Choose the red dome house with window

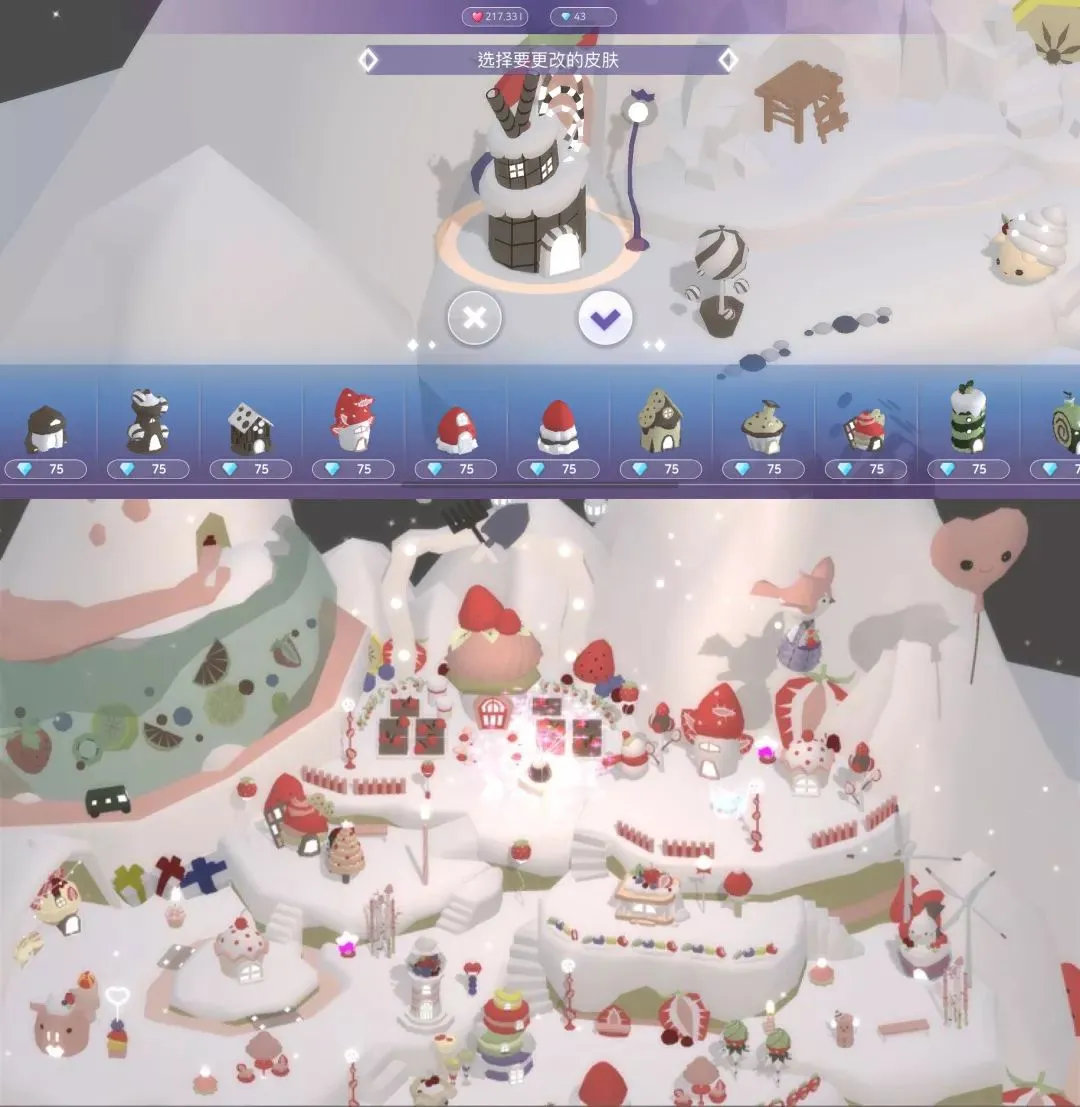click(456, 430)
